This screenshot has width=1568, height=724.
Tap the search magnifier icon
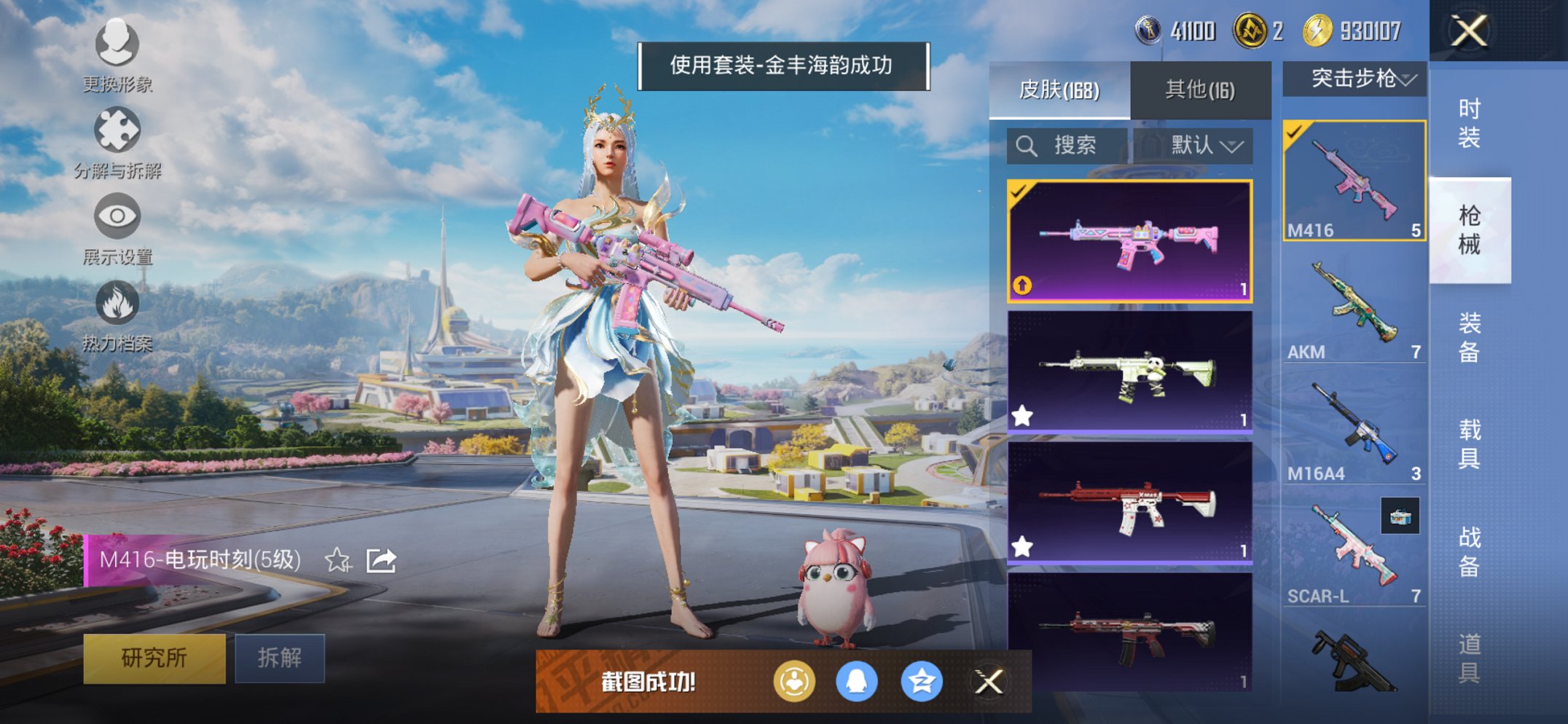tap(1027, 146)
